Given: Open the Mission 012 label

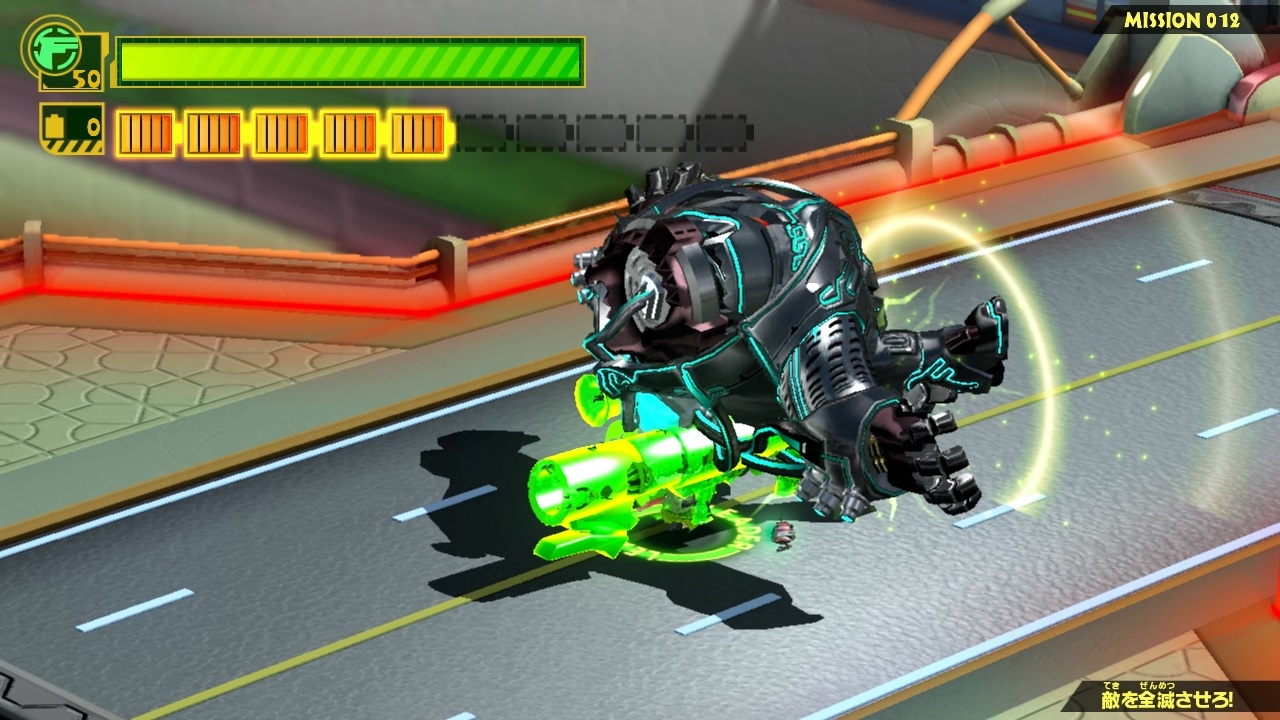Looking at the screenshot, I should point(1181,20).
